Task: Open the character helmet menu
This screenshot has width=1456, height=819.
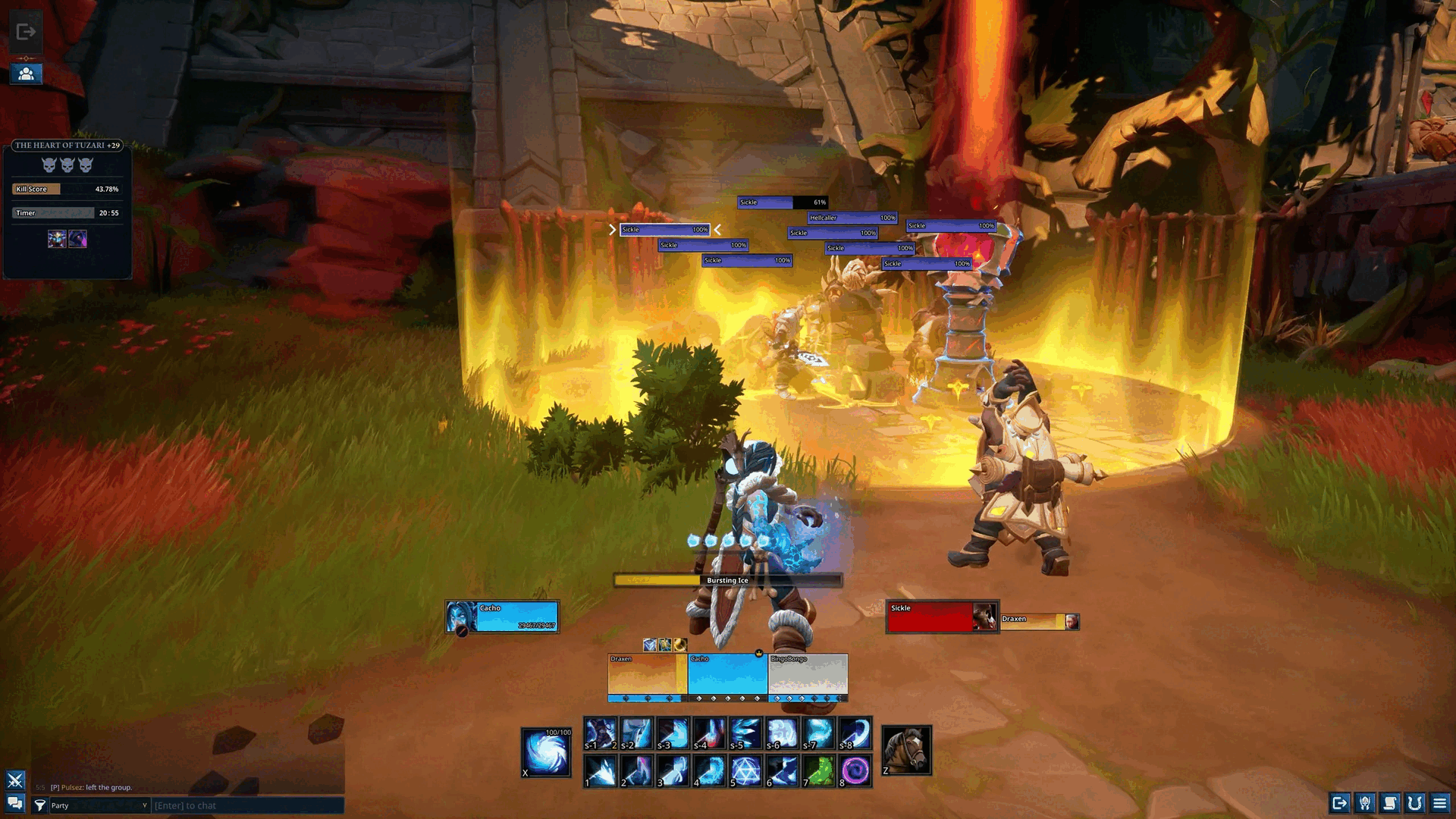Action: click(x=1365, y=803)
